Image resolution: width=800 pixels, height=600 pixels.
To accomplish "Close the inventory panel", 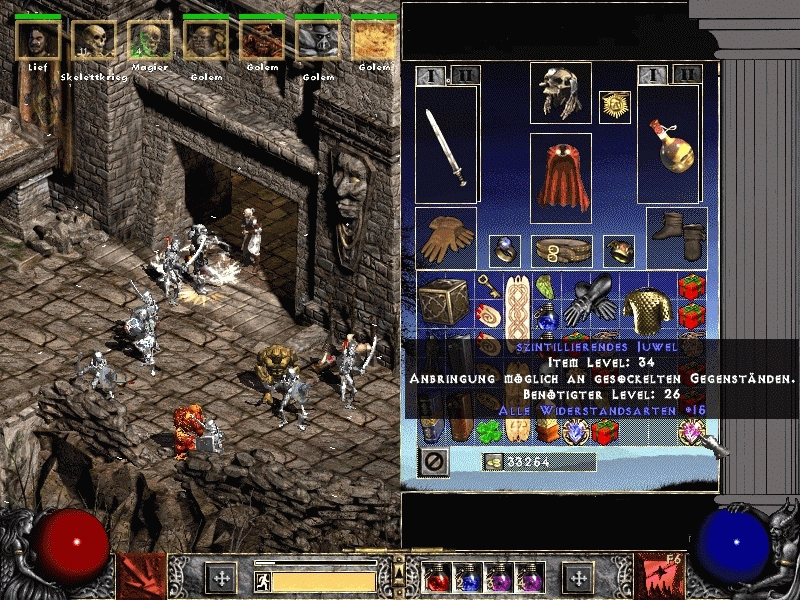I will tap(433, 462).
